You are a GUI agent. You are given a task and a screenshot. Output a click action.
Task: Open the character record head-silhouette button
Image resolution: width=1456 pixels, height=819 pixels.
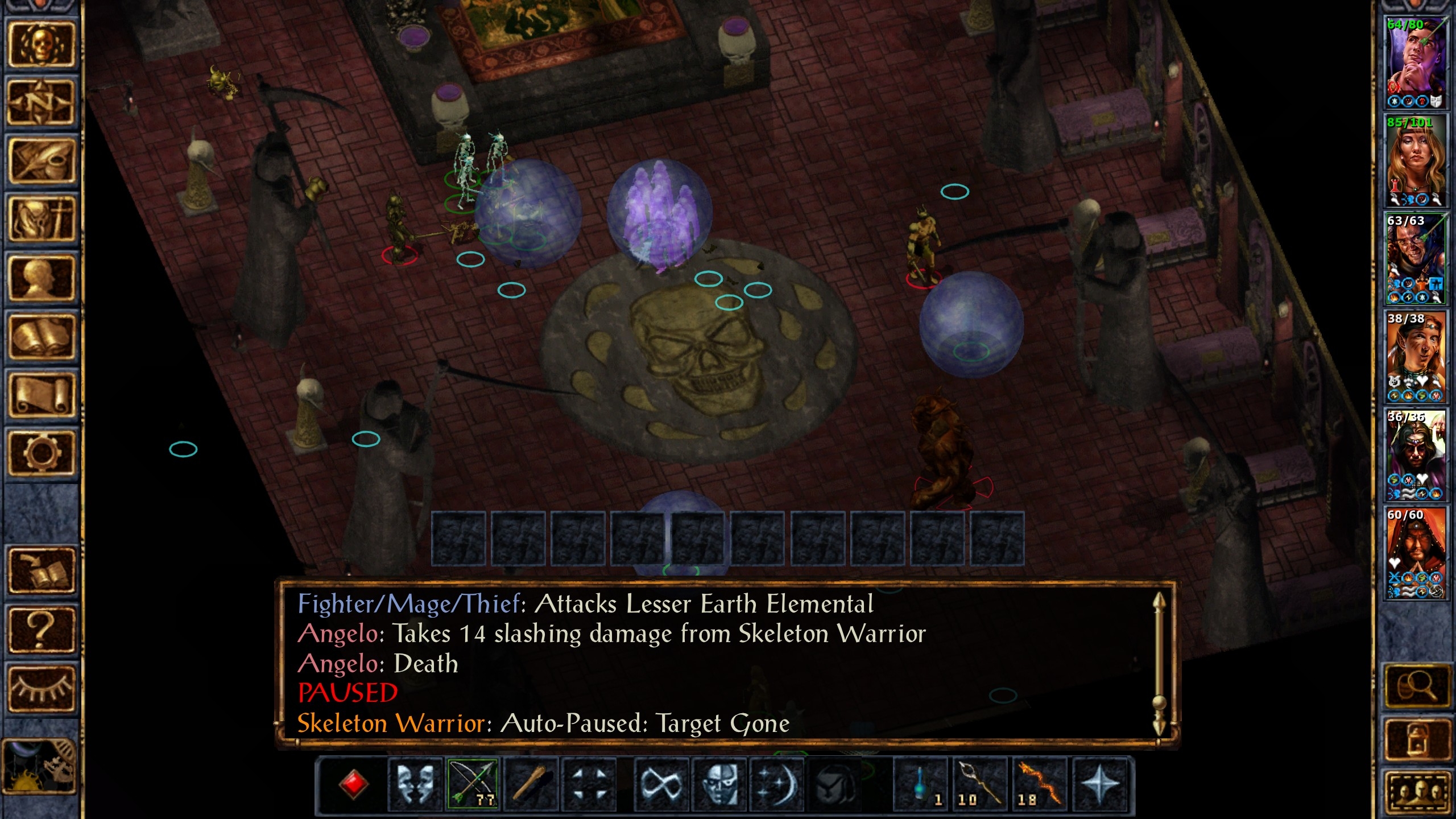click(x=41, y=278)
